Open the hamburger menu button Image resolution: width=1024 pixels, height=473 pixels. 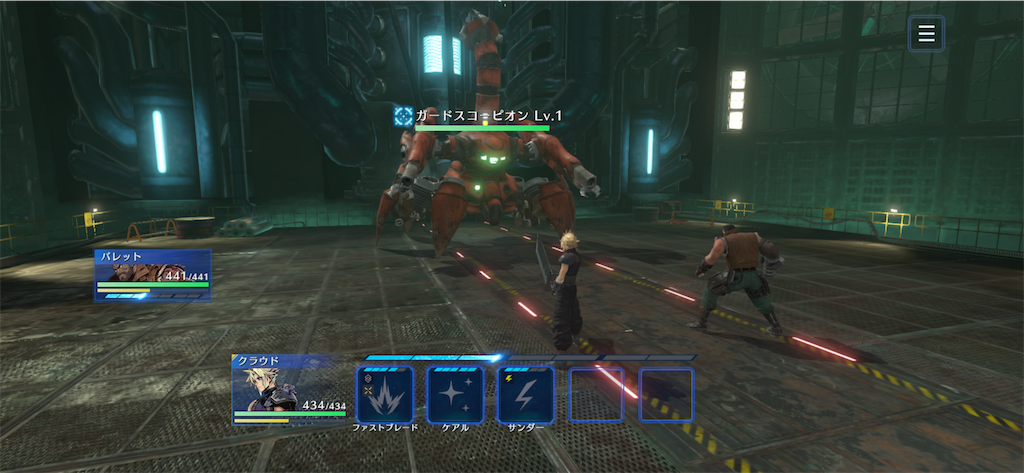click(926, 34)
